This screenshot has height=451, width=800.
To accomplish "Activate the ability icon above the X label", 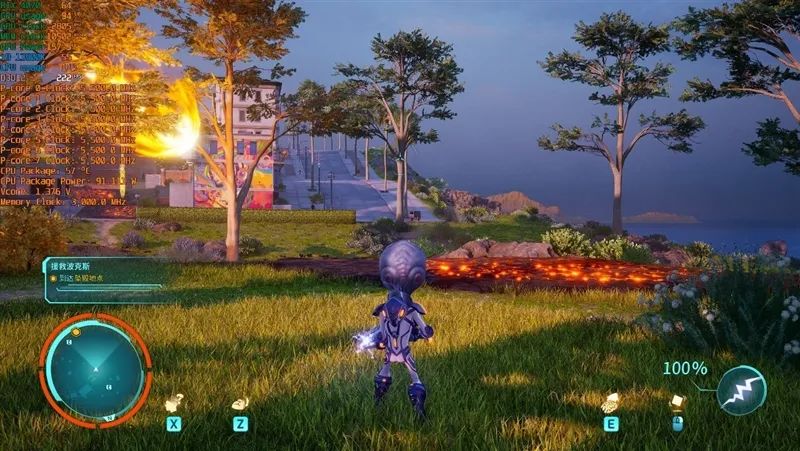I will pos(174,402).
